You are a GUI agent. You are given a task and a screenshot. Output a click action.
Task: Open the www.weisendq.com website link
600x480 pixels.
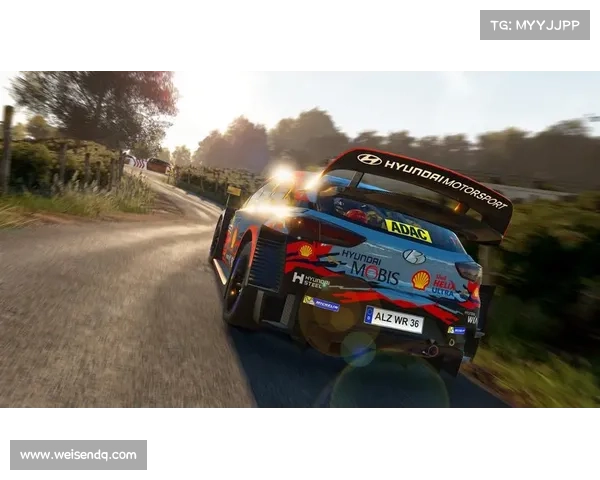(x=79, y=455)
